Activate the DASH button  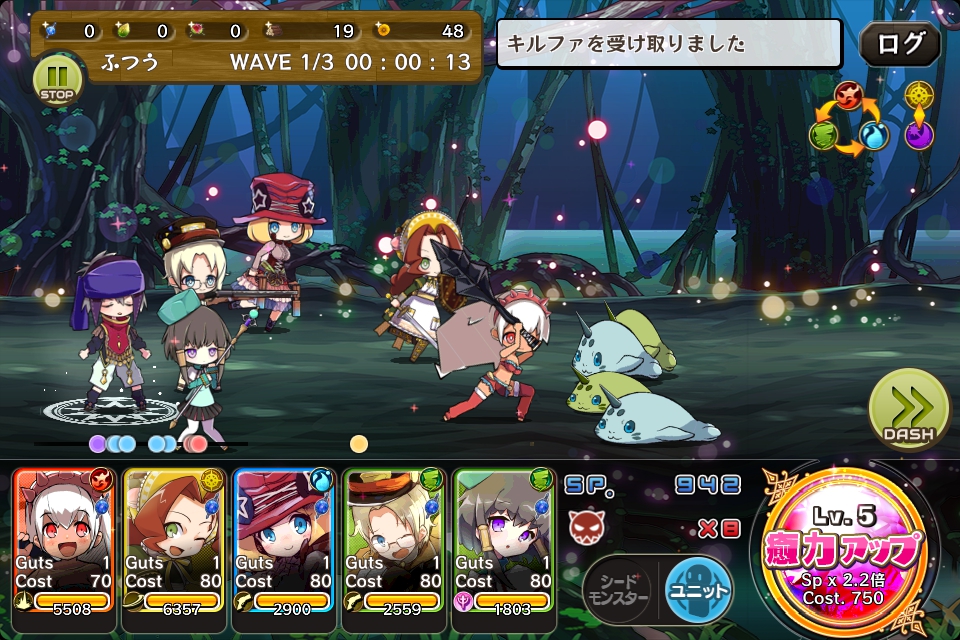pyautogui.click(x=908, y=411)
